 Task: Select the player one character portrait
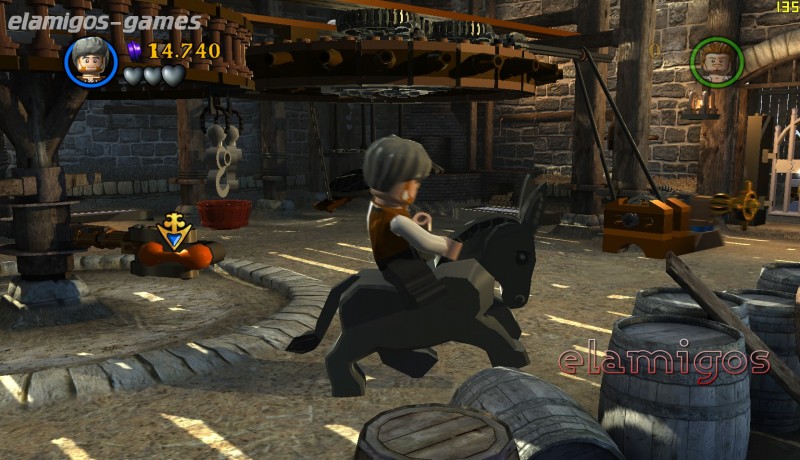click(x=91, y=61)
